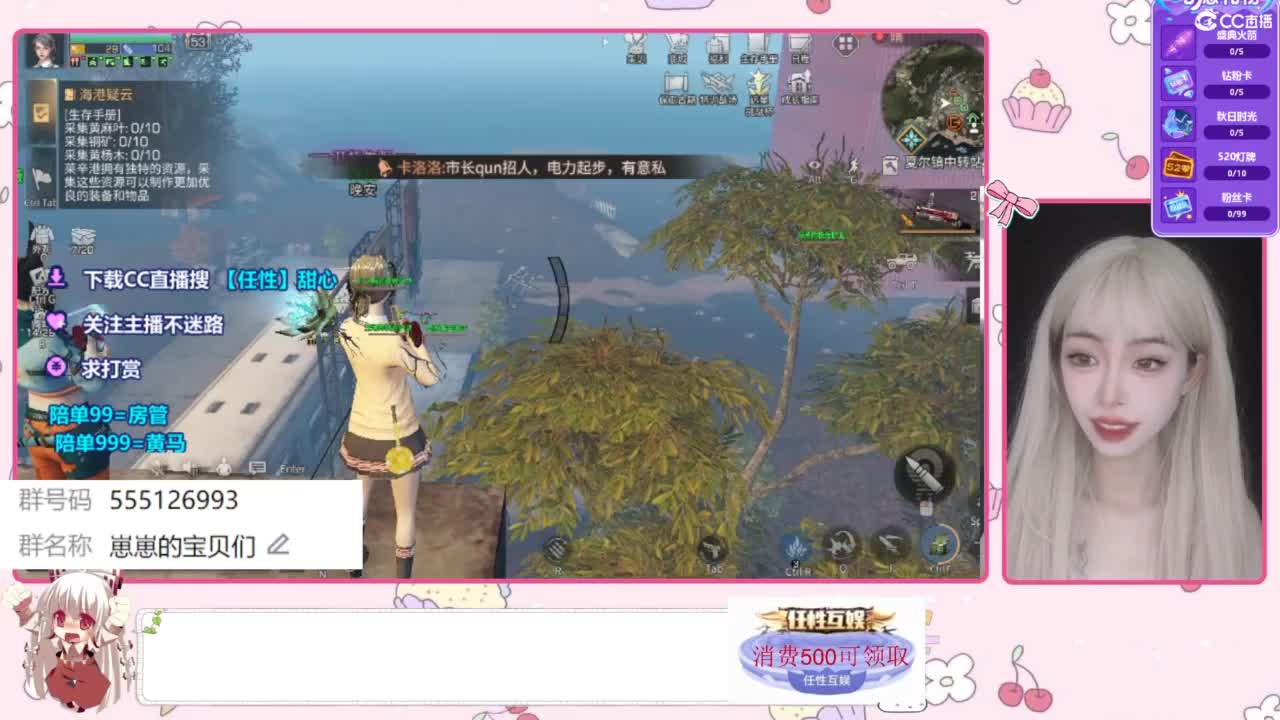Select the pistol weapon slot near Tab
This screenshot has height=720, width=1280.
(713, 548)
